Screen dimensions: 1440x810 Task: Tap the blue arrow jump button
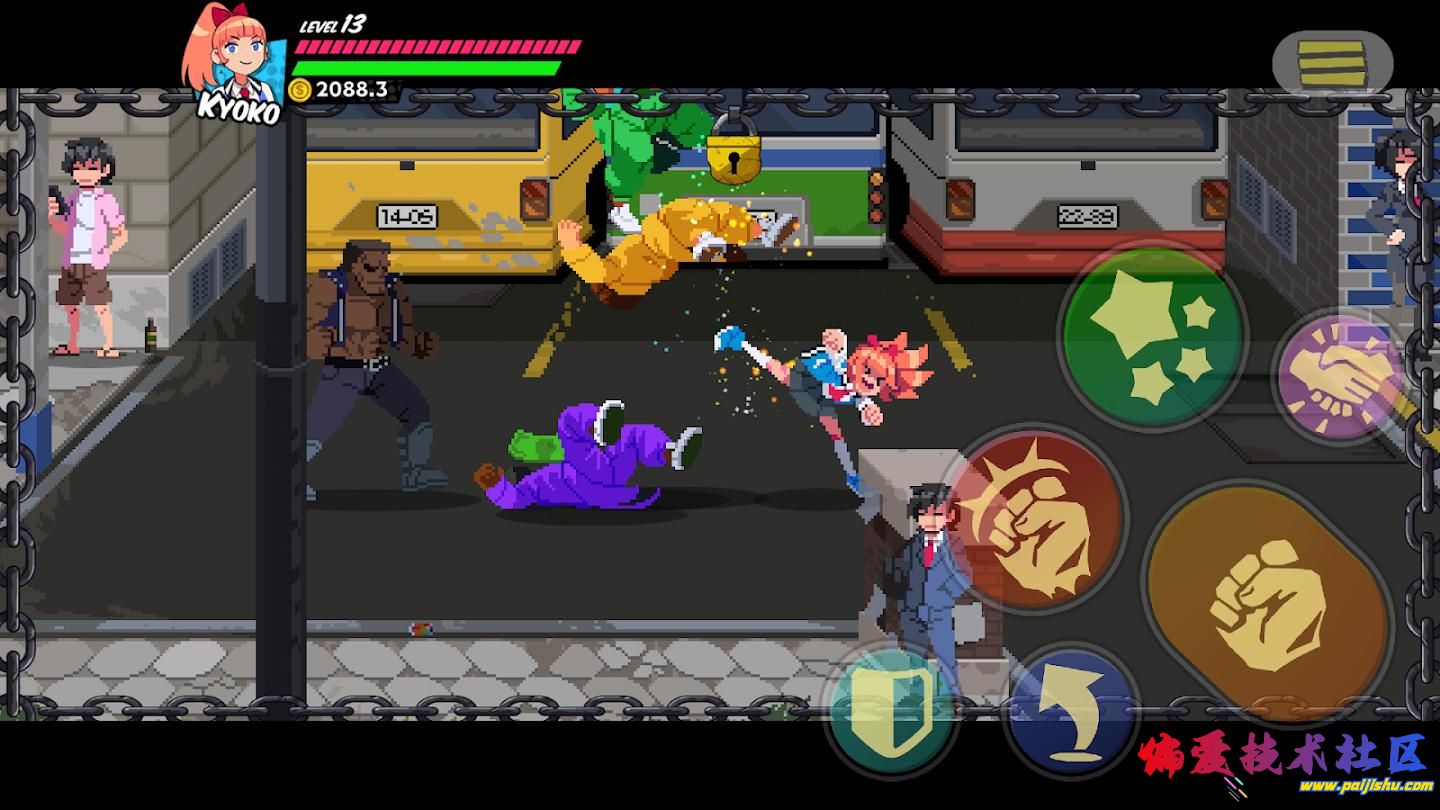coord(1073,710)
